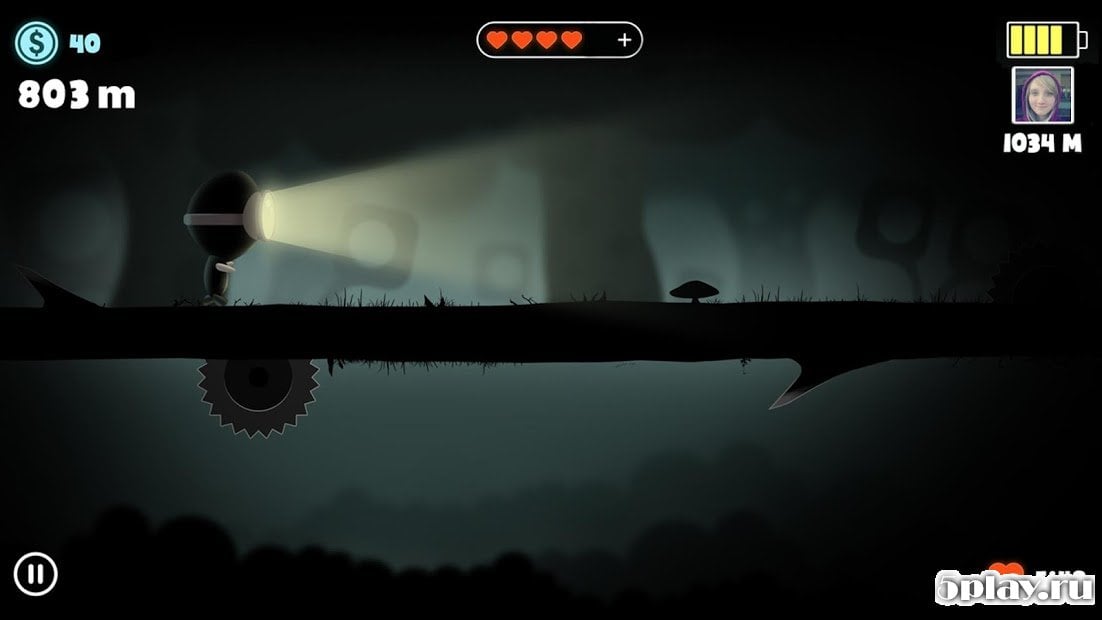Image resolution: width=1102 pixels, height=620 pixels.
Task: Tap the dollar coin icon
Action: (x=37, y=43)
